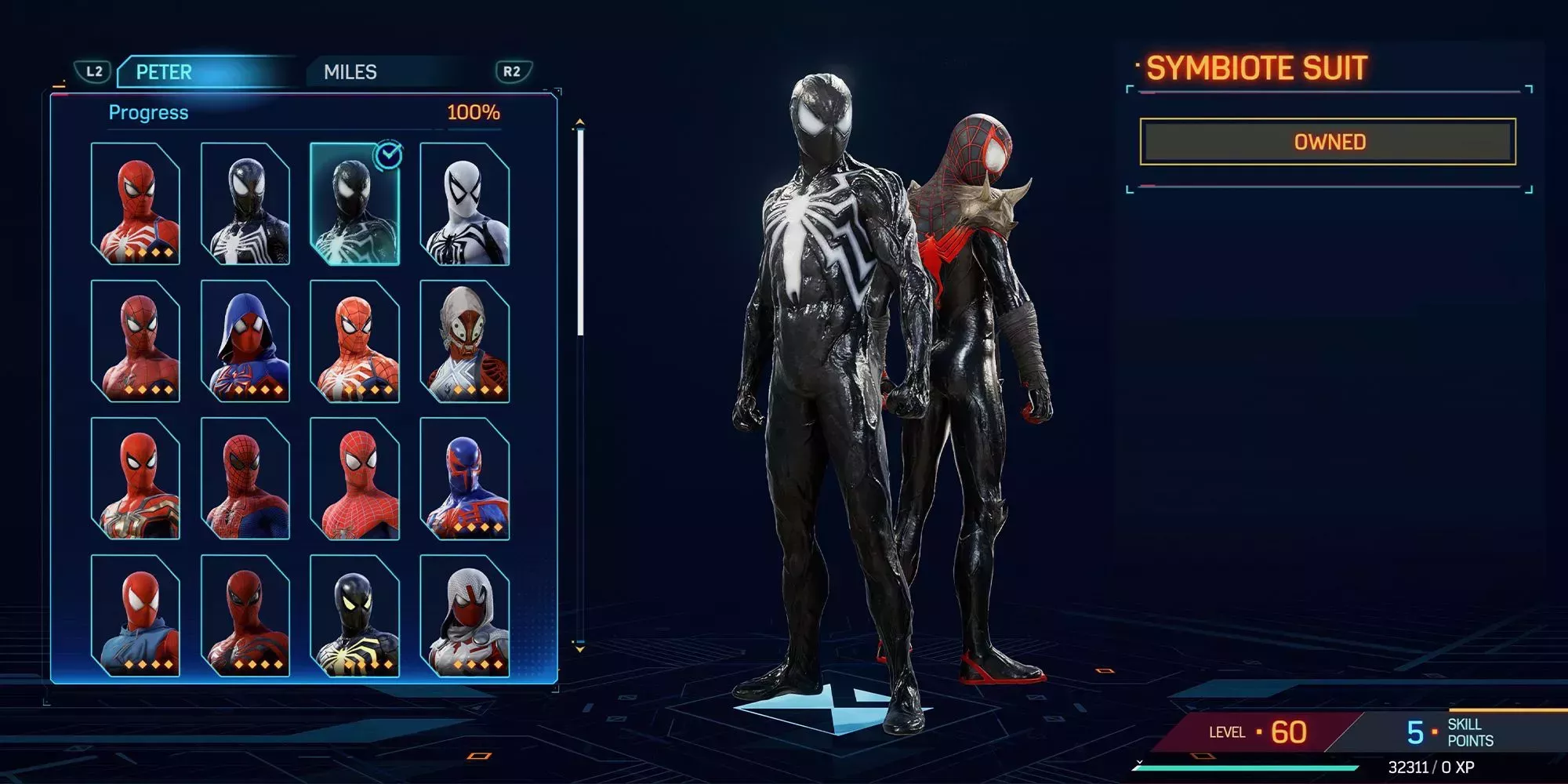Viewport: 1568px width, 784px height.
Task: Switch to the Miles tab
Action: coord(353,72)
